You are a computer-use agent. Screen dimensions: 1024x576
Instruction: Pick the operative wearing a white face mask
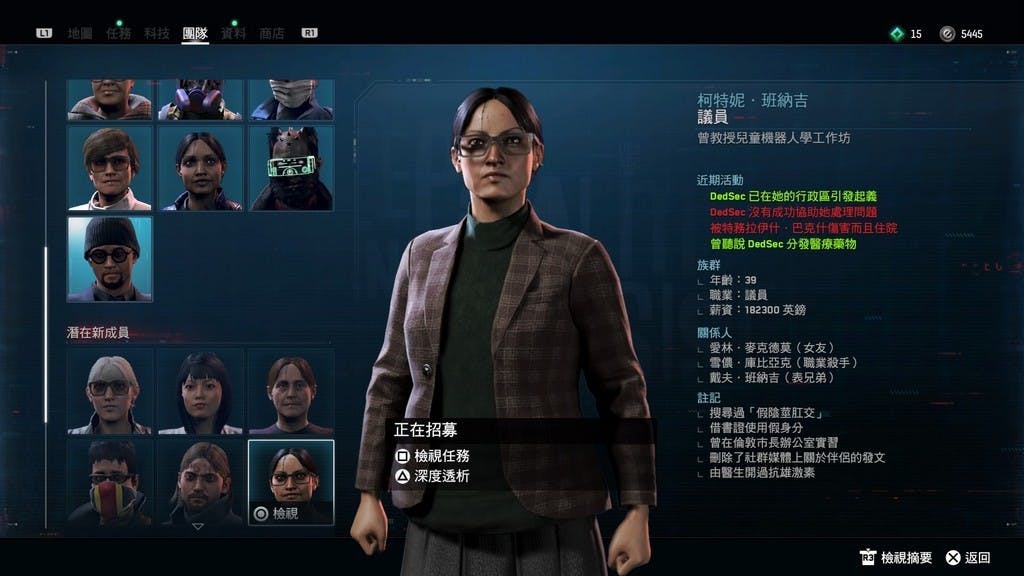[x=291, y=99]
